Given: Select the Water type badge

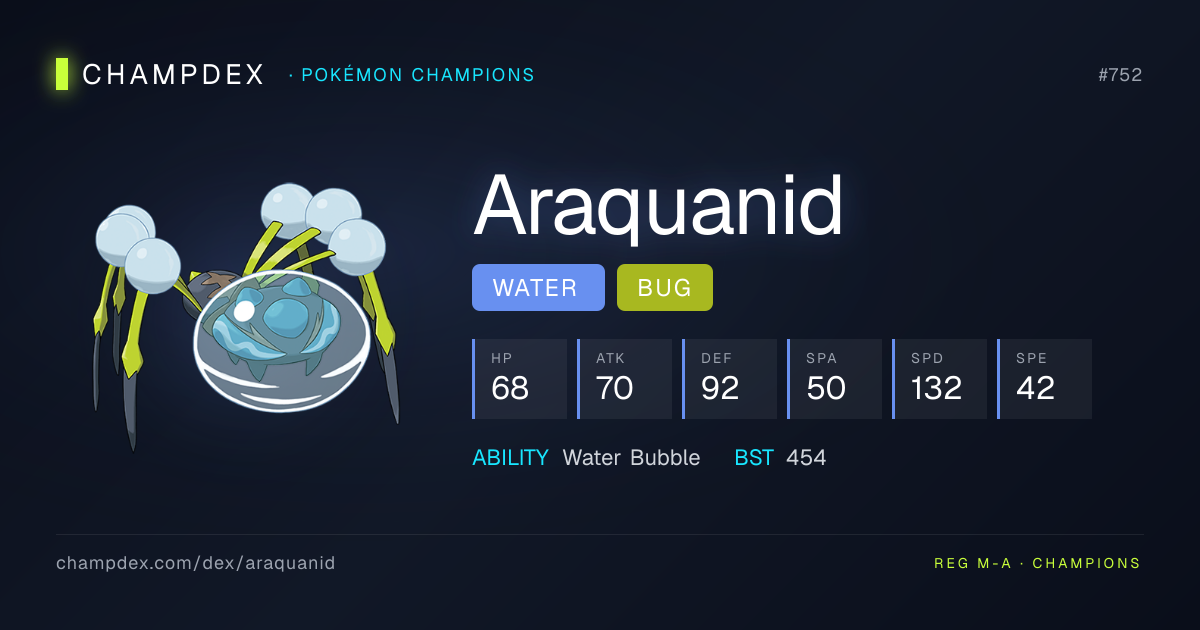Looking at the screenshot, I should click(538, 288).
